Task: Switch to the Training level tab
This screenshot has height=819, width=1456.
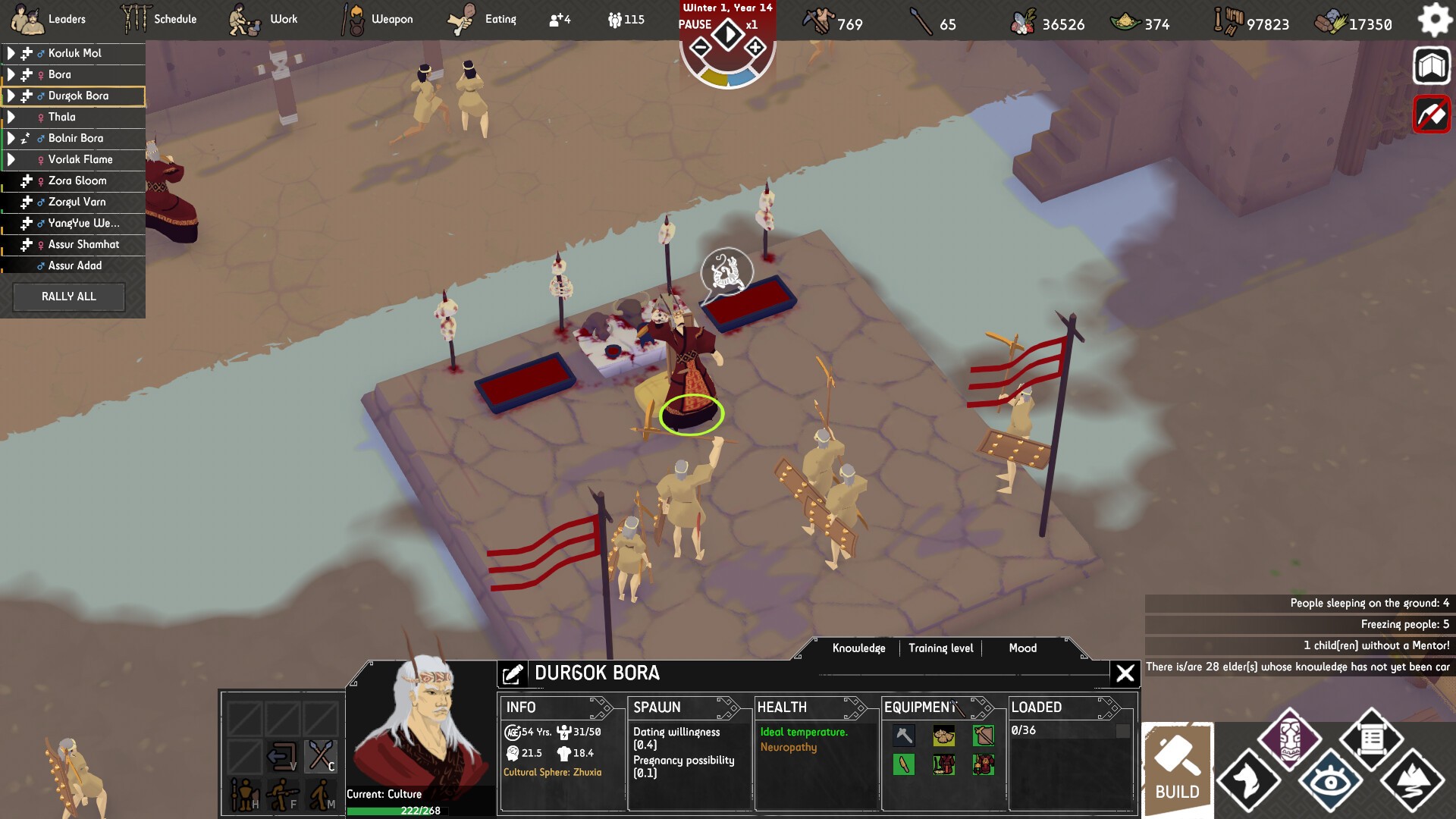Action: click(940, 648)
